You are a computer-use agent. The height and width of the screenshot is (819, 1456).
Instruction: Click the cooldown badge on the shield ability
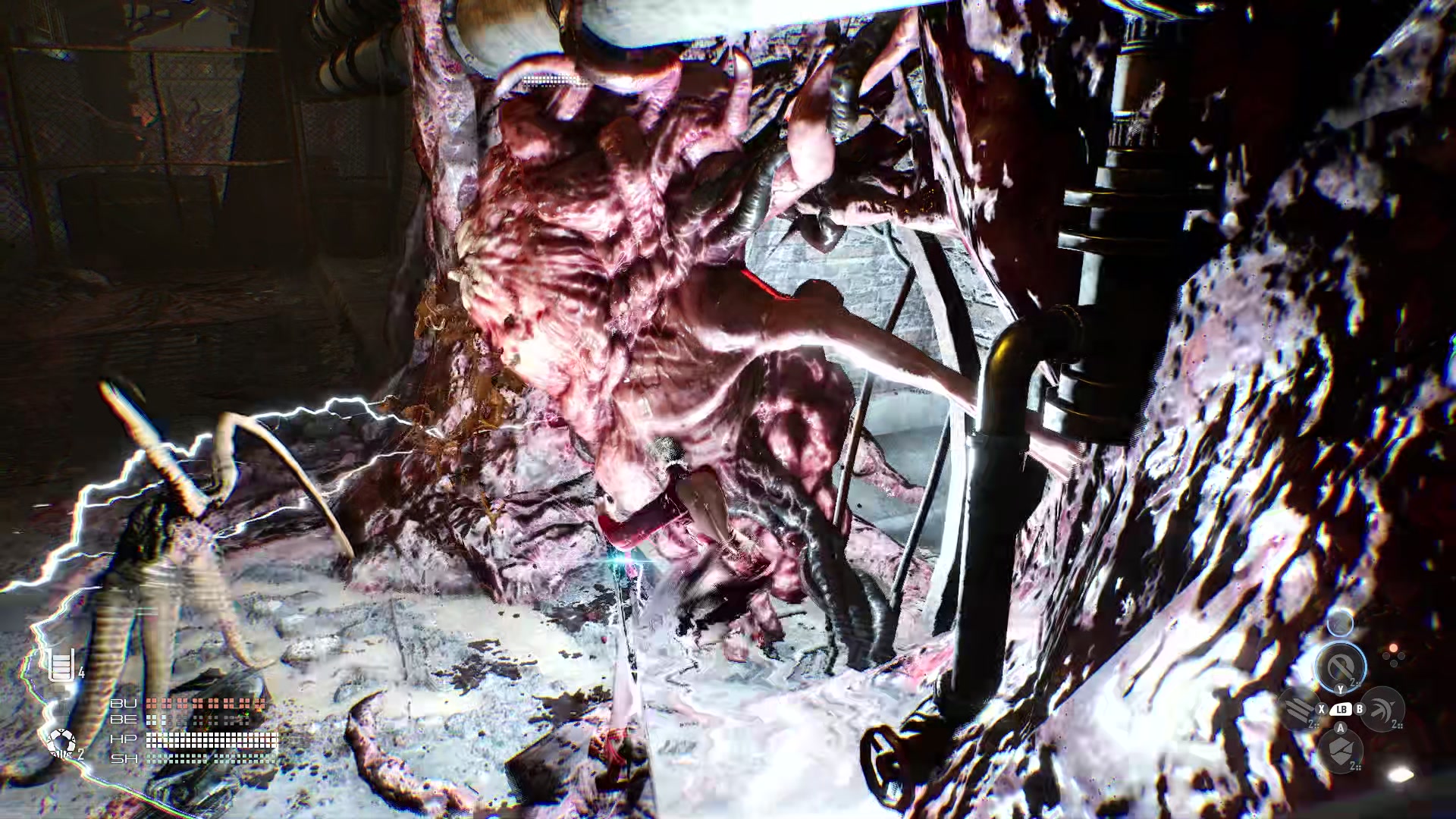click(x=1355, y=766)
